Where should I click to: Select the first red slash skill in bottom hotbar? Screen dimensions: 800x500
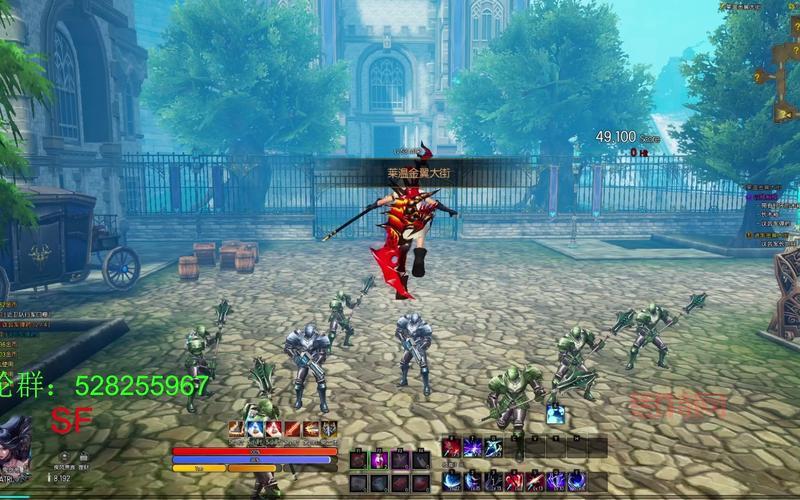click(452, 447)
